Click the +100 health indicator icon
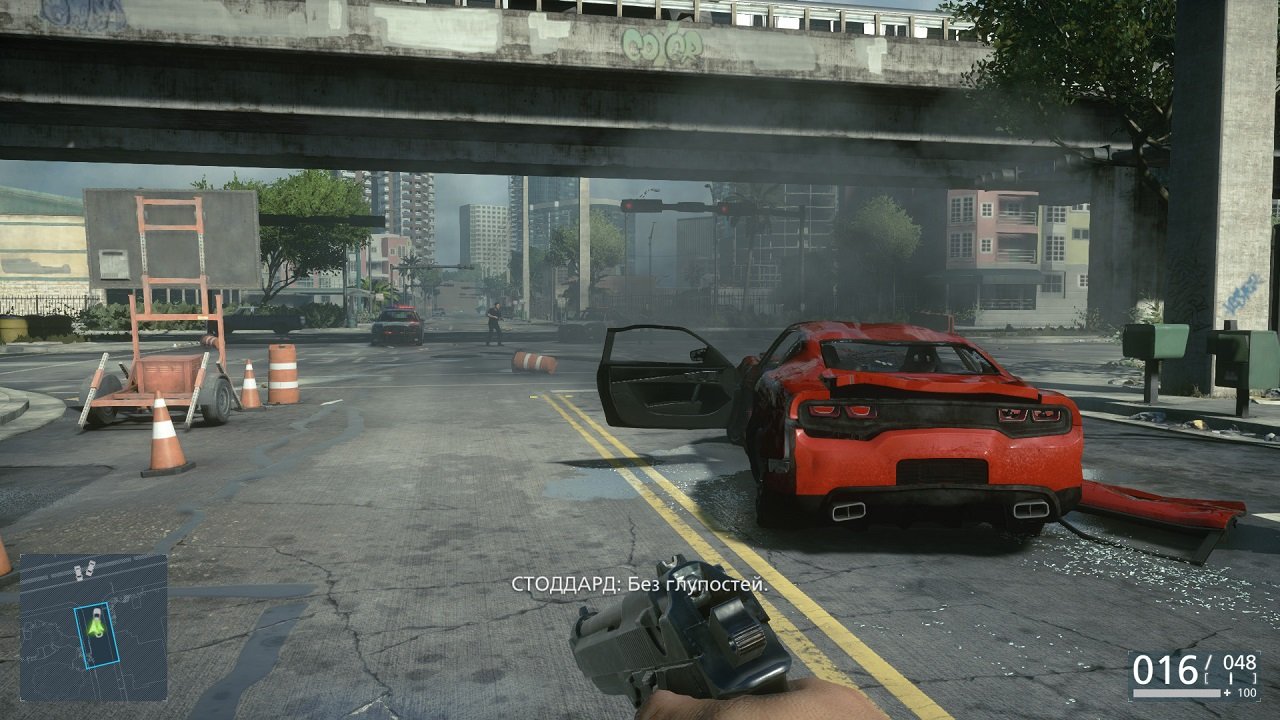The image size is (1280, 720). tap(1243, 693)
